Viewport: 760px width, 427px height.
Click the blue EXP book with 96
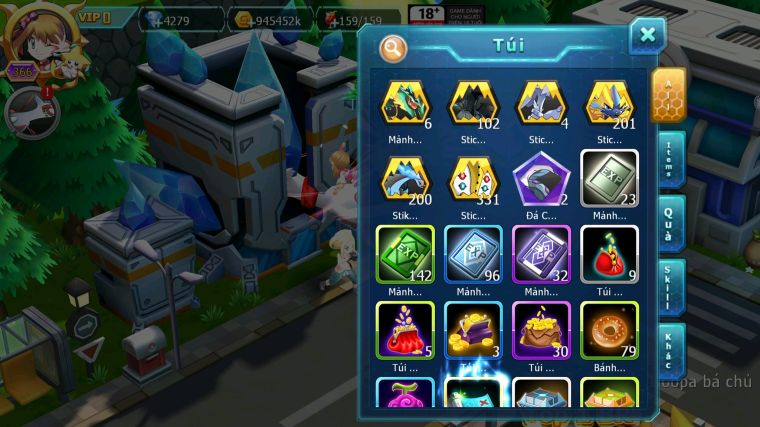473,255
